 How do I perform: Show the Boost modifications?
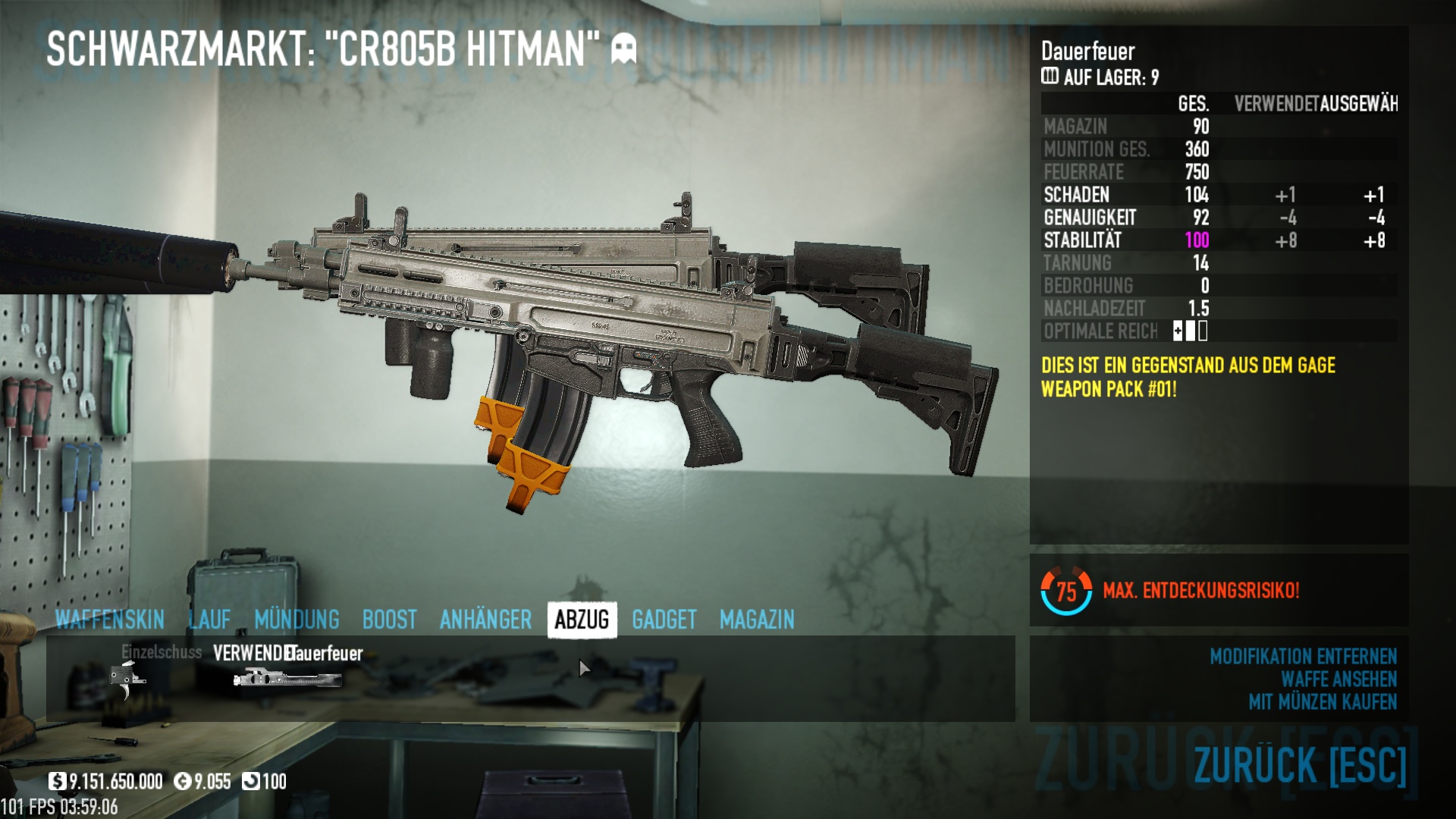coord(389,620)
